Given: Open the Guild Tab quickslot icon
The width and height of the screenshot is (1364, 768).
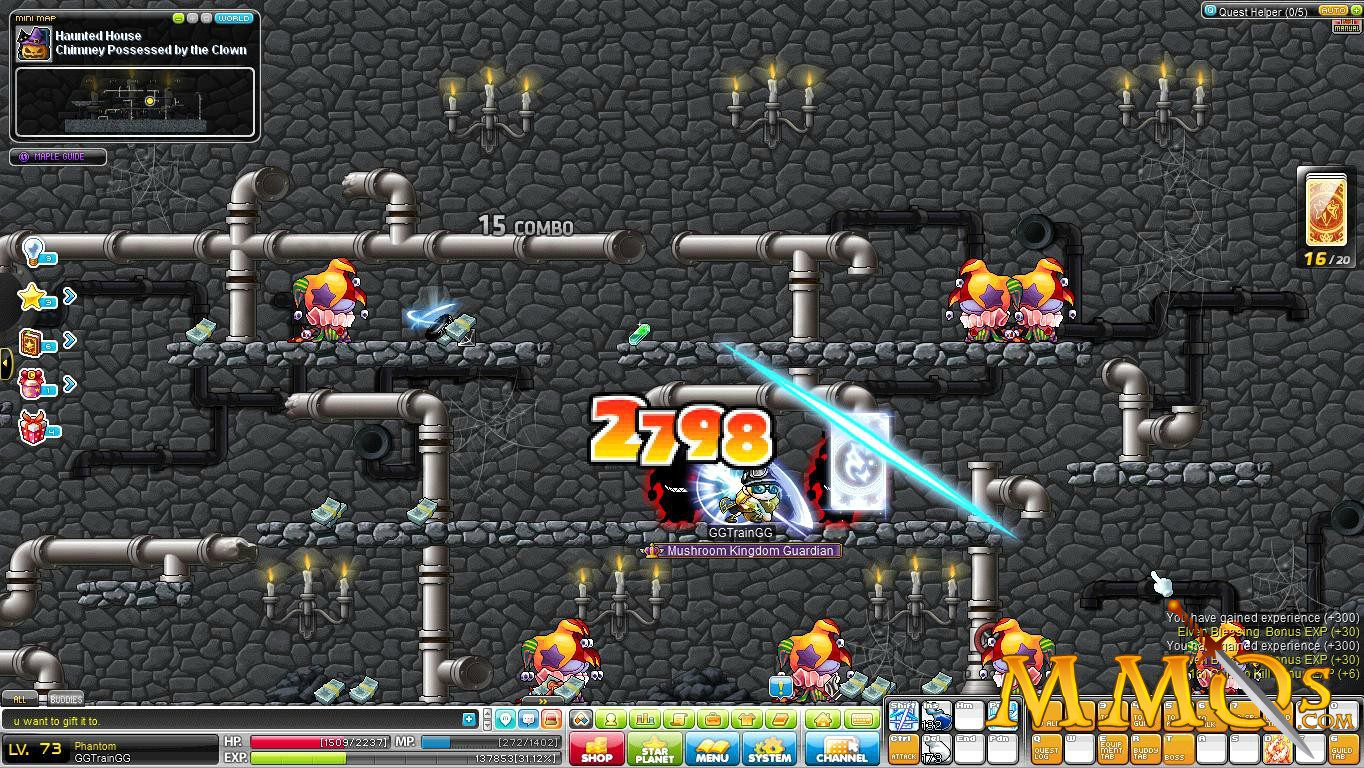Looking at the screenshot, I should (x=1344, y=748).
